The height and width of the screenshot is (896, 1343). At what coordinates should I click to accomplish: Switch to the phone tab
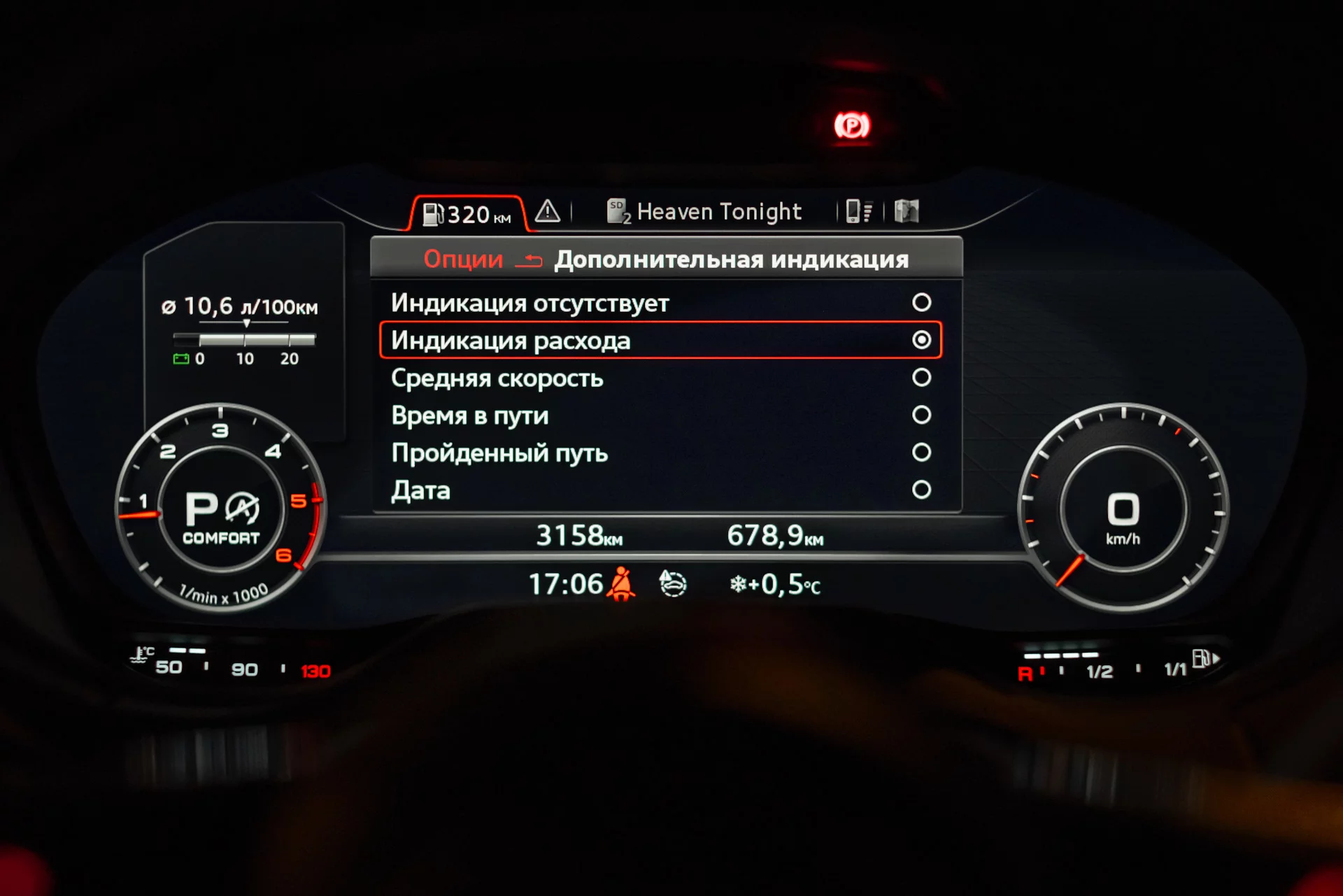click(x=859, y=211)
